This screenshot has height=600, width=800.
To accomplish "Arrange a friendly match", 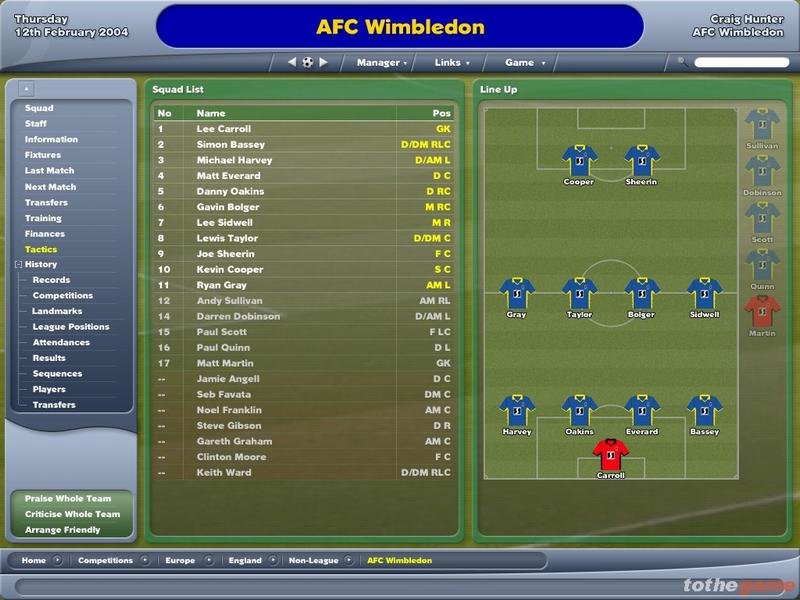I will point(63,530).
